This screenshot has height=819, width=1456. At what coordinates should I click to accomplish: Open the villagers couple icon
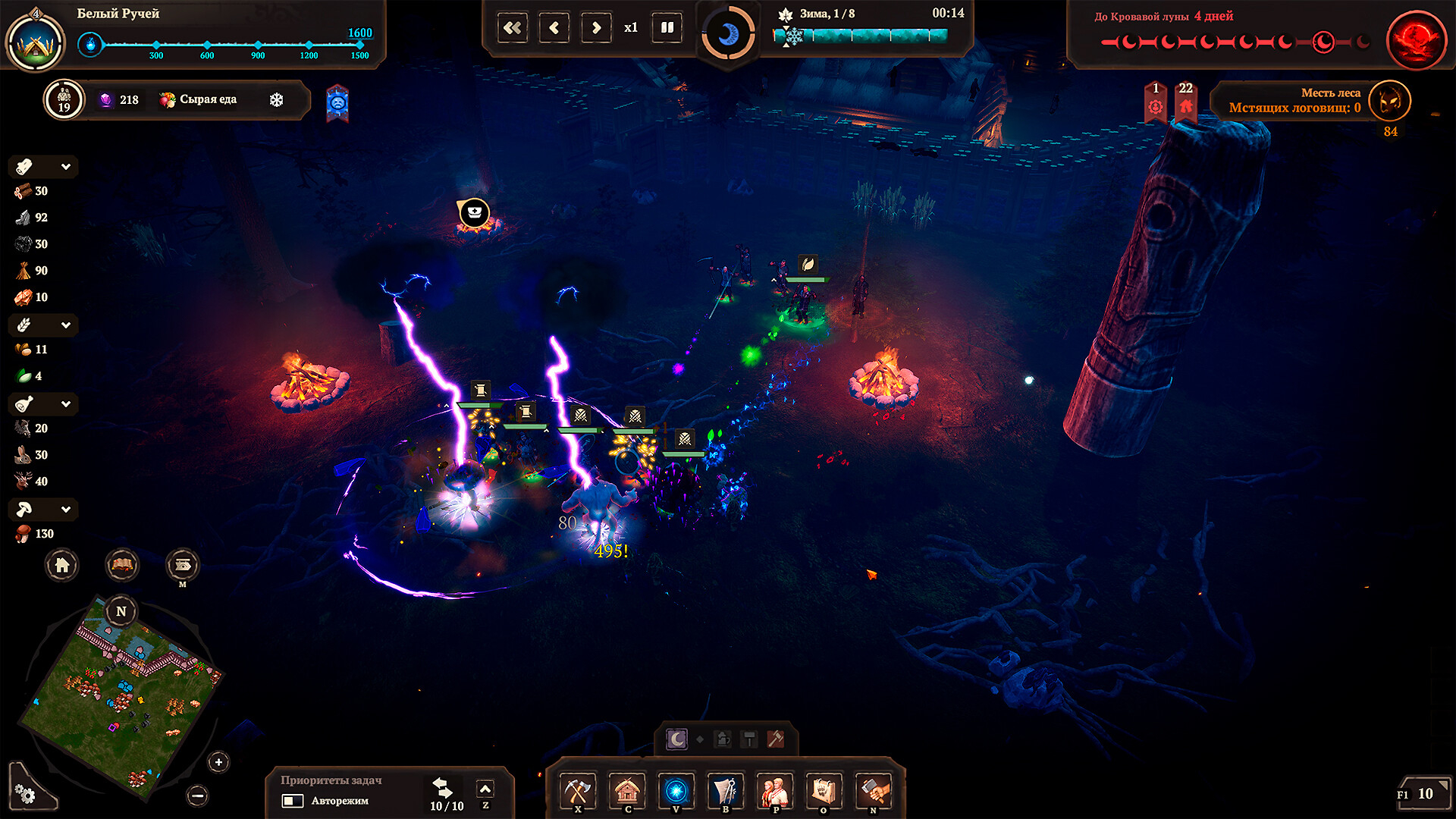pos(775,791)
